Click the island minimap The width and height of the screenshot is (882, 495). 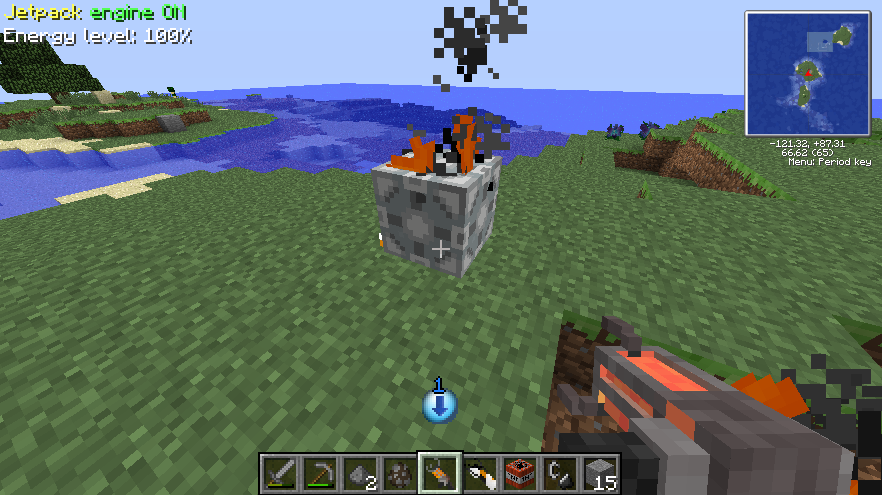click(807, 73)
